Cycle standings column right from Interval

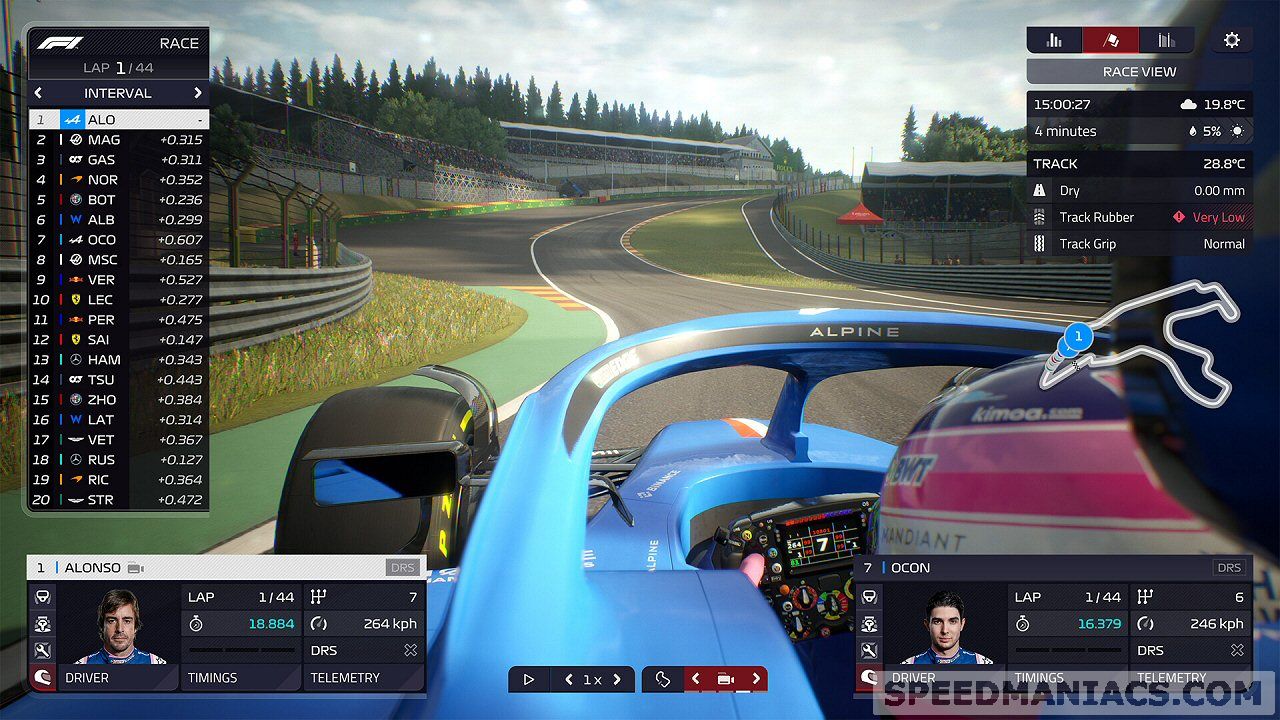pyautogui.click(x=198, y=93)
